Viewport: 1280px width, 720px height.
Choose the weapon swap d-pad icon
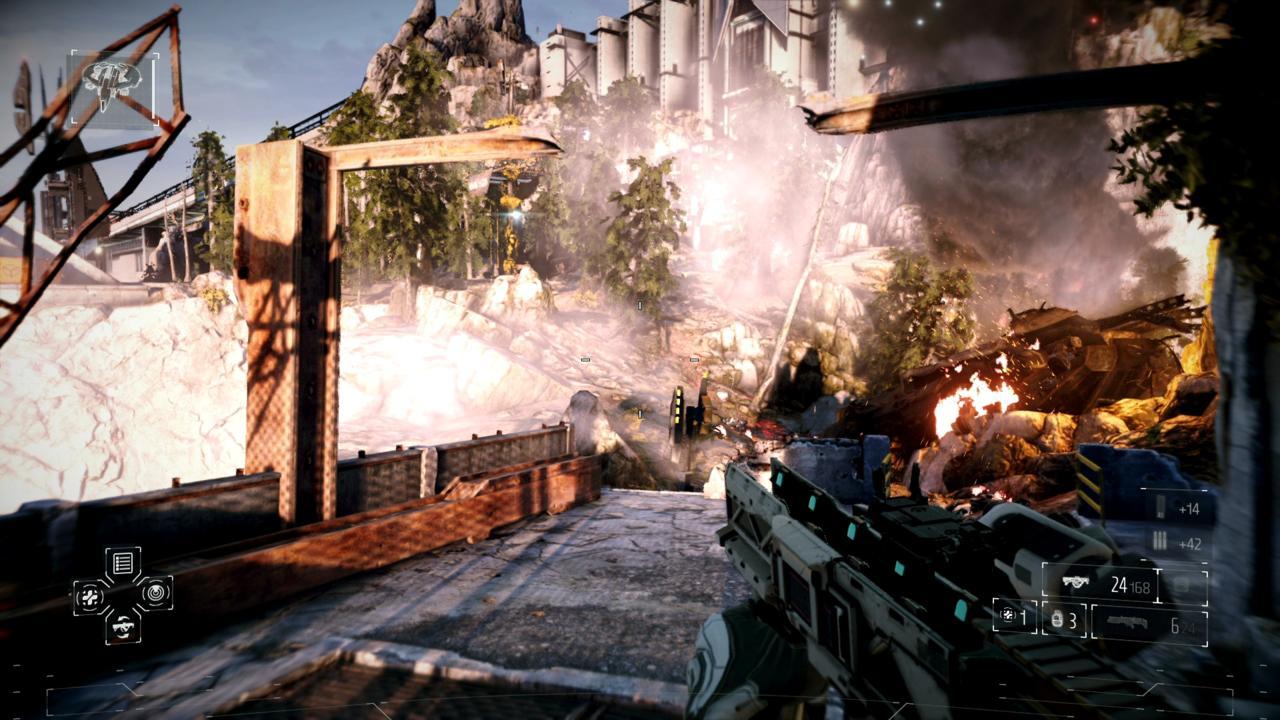123,627
